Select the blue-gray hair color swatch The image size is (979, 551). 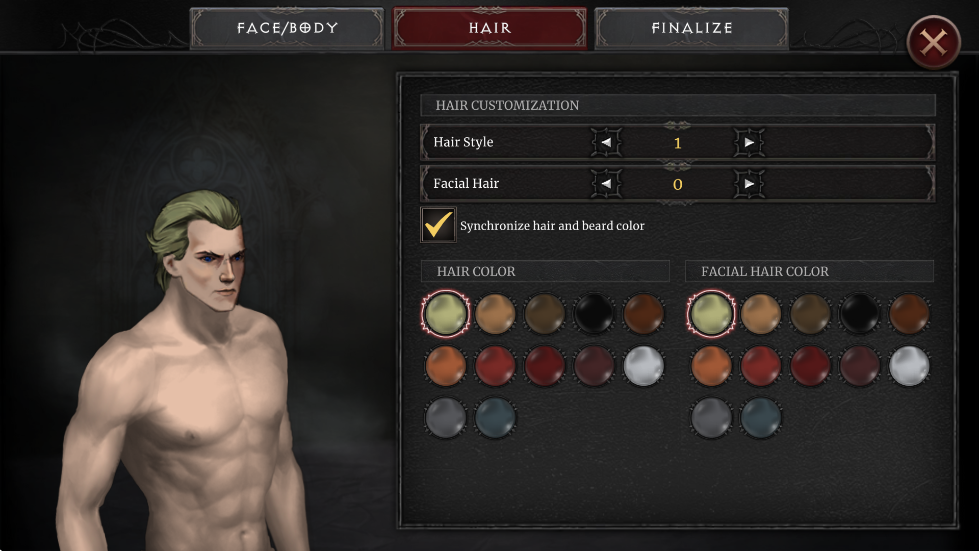point(495,417)
